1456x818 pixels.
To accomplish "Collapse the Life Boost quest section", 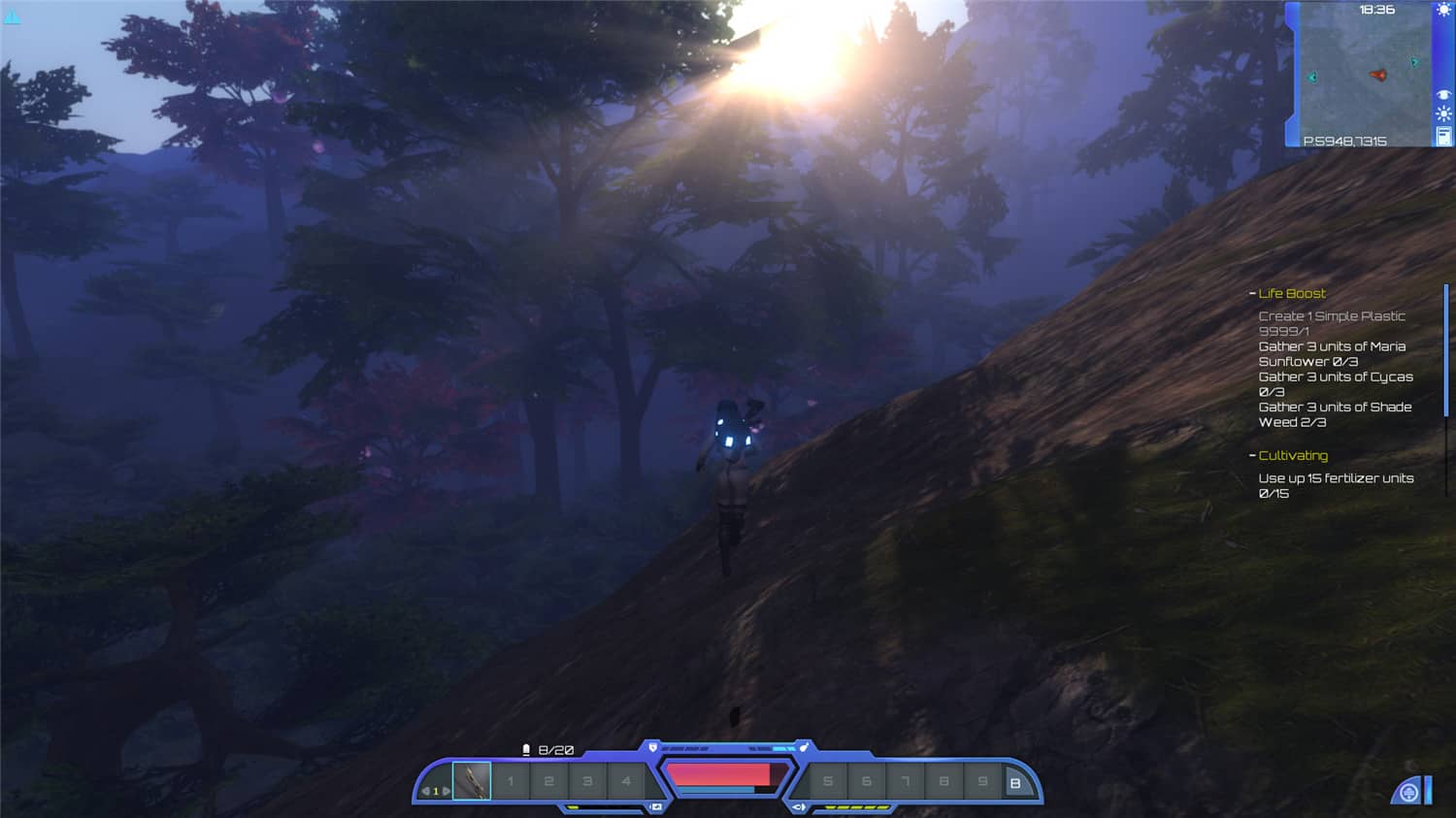I will (1251, 293).
